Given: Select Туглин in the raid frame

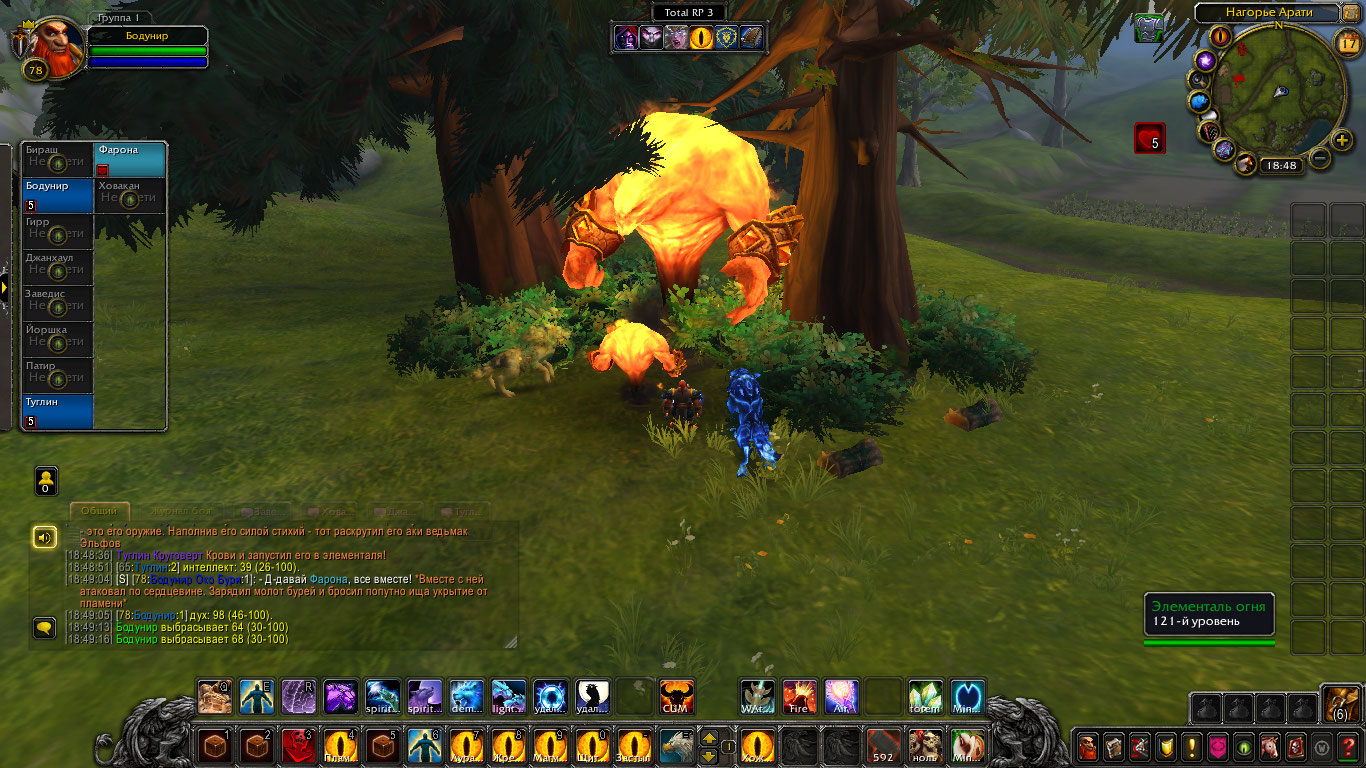Looking at the screenshot, I should 58,411.
